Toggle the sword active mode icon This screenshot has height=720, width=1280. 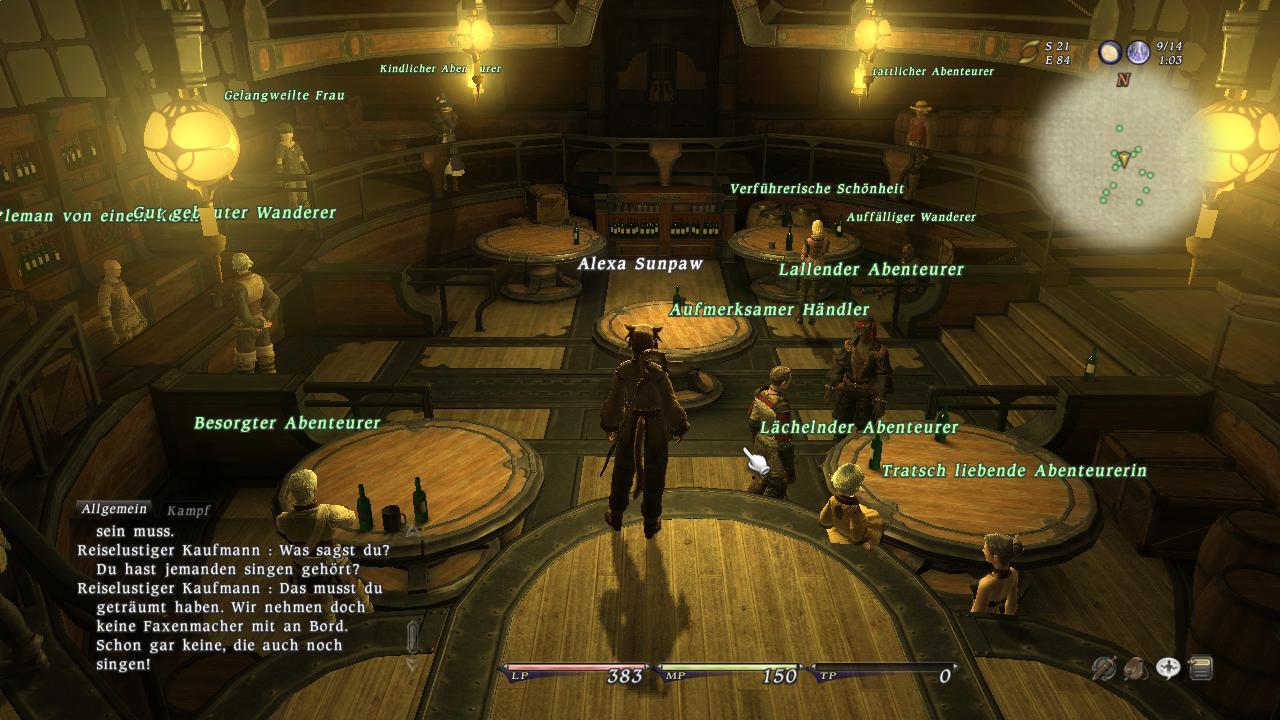click(x=1103, y=668)
